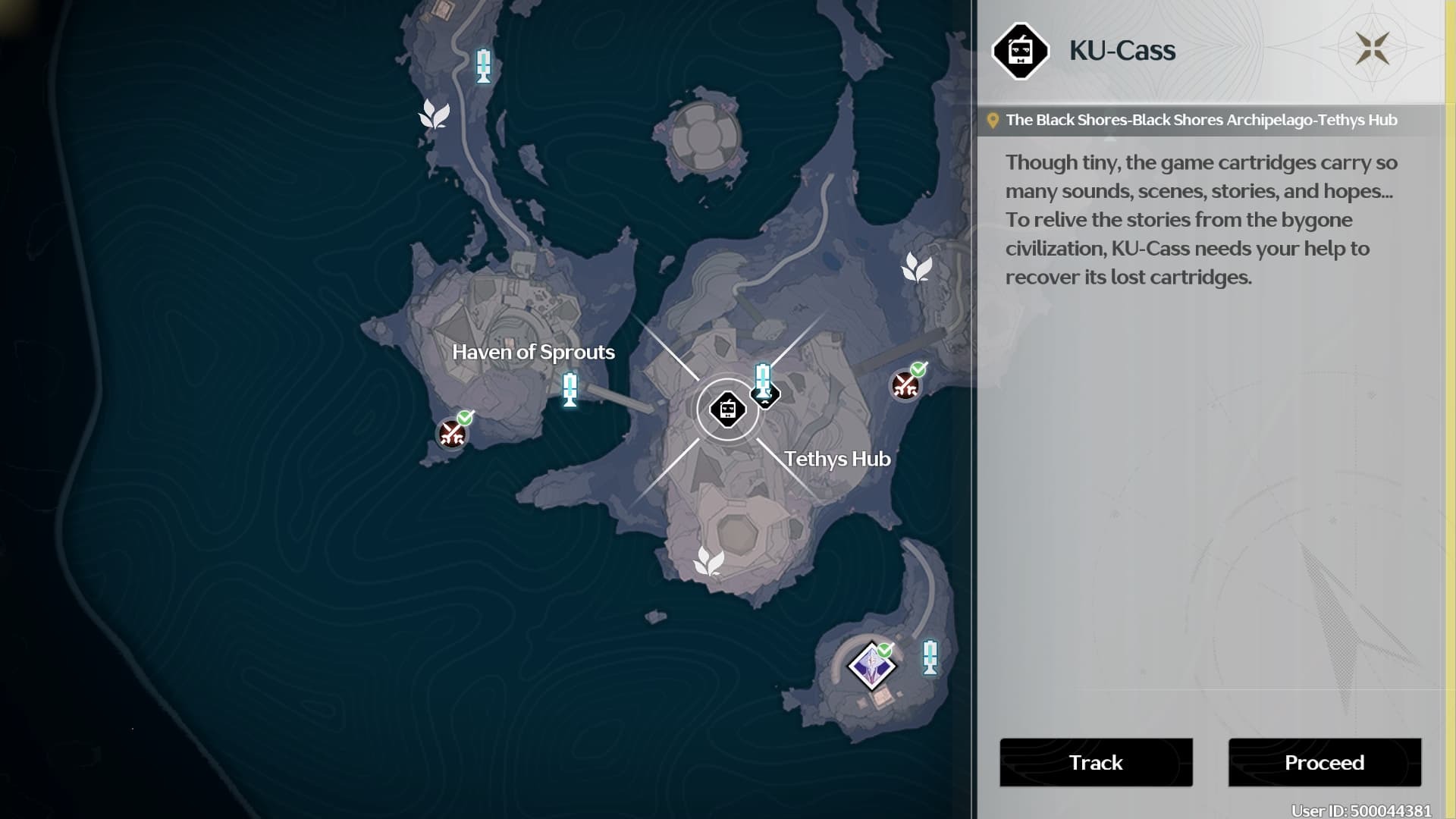This screenshot has height=819, width=1456.
Task: Select the KU-Cass marker on the map
Action: (727, 409)
